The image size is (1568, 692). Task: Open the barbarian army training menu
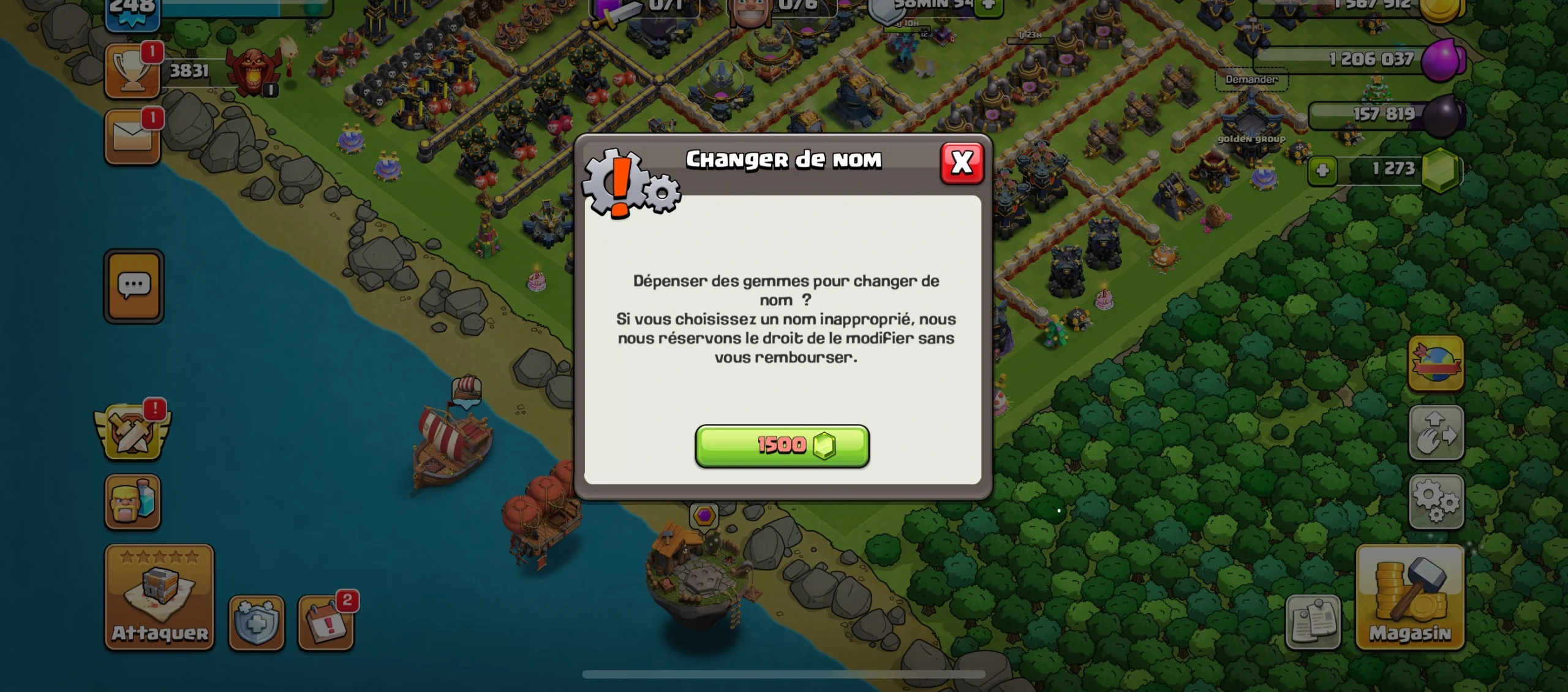(132, 501)
